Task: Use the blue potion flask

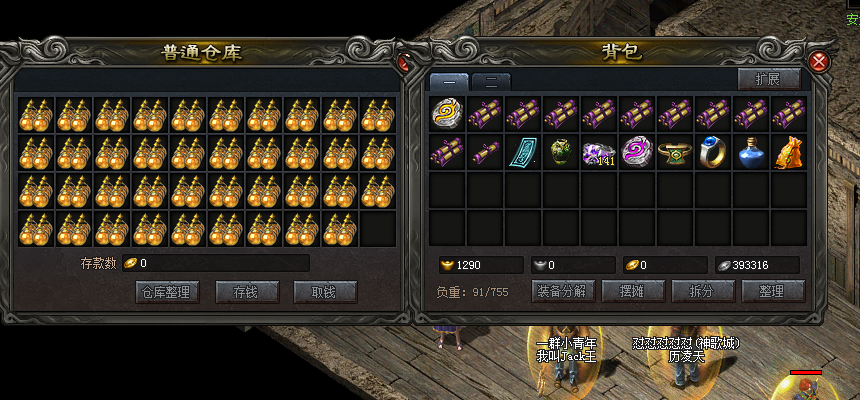Action: click(751, 152)
